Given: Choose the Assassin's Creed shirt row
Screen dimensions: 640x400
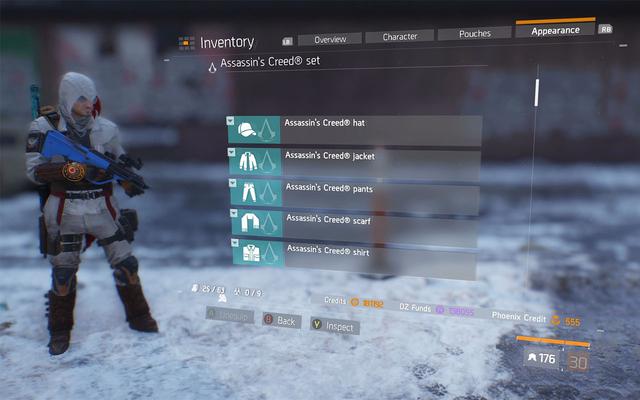Looking at the screenshot, I should 355,253.
